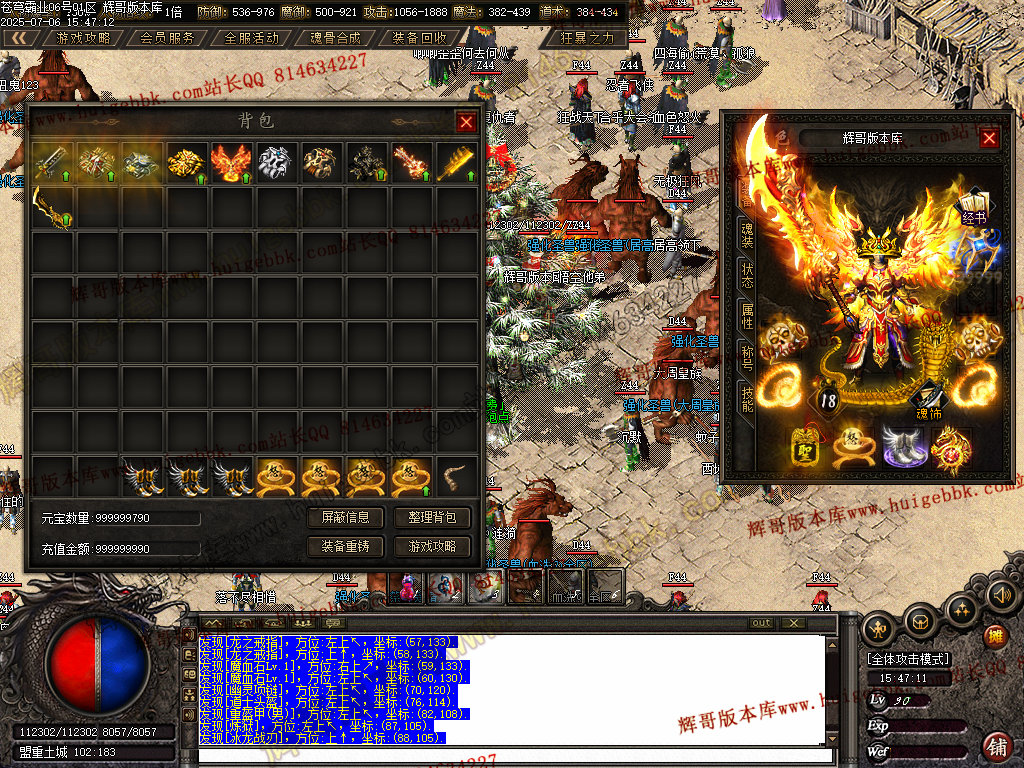Activate the 狂暴之力 button
The image size is (1024, 768).
[x=587, y=38]
